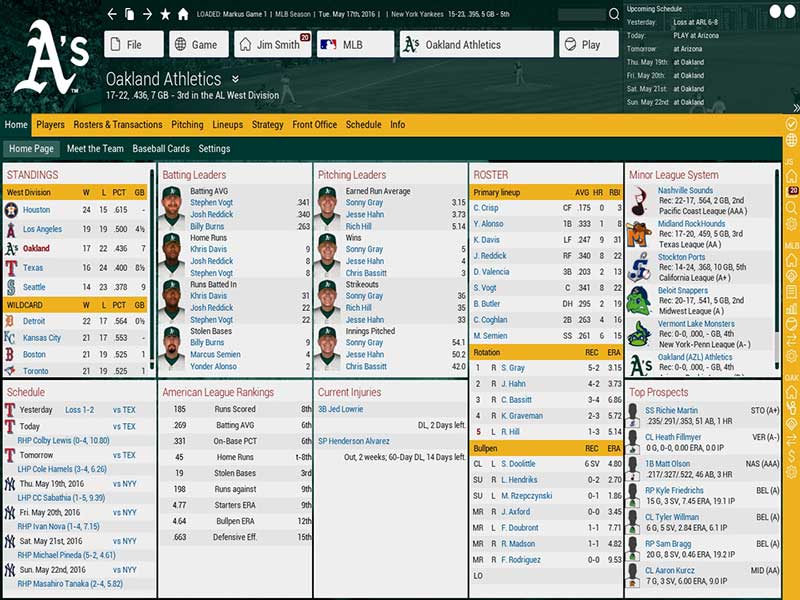Open the Rosters & Transactions tab
800x600 pixels.
pos(118,125)
